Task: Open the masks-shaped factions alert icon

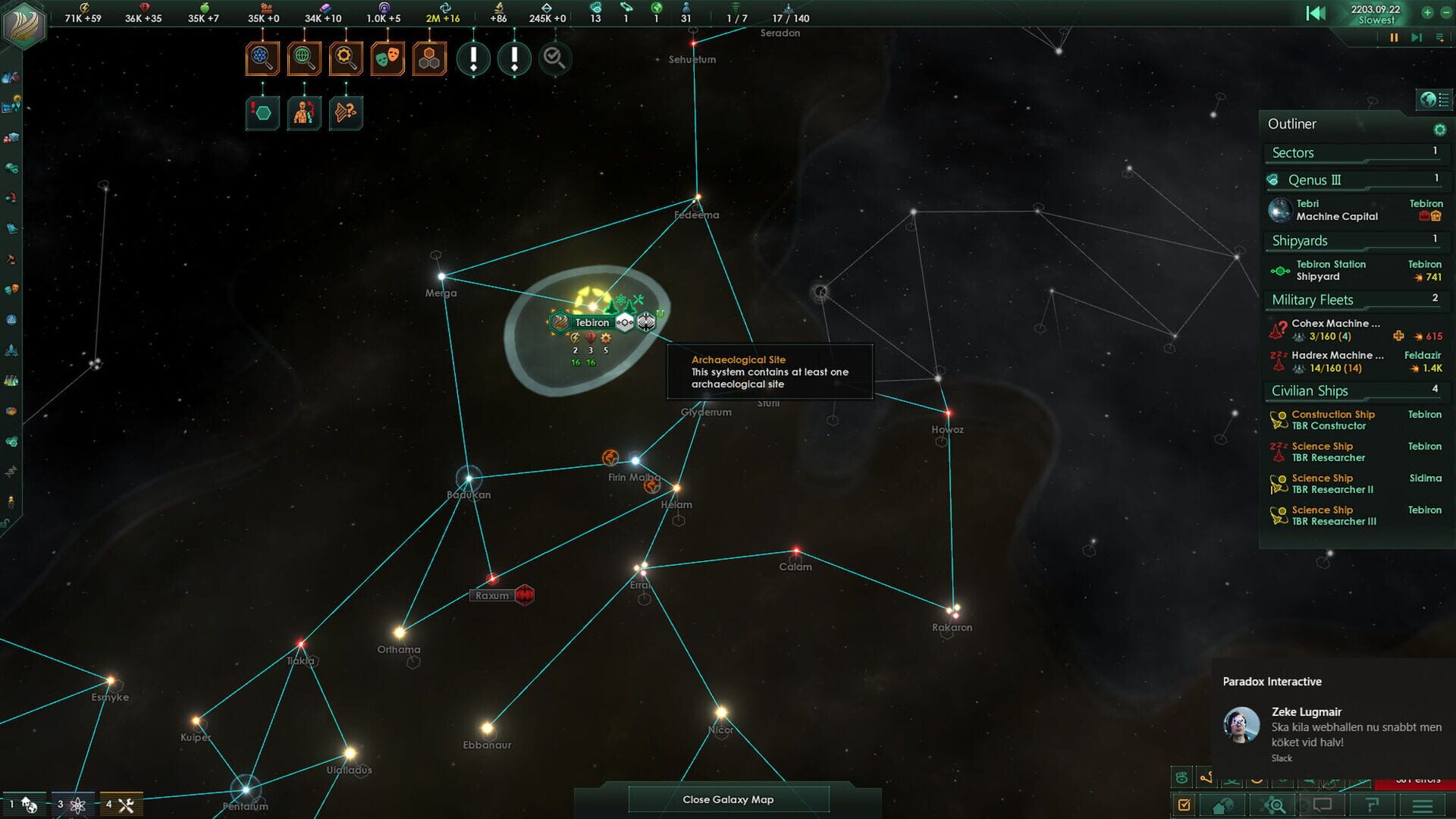Action: 387,58
